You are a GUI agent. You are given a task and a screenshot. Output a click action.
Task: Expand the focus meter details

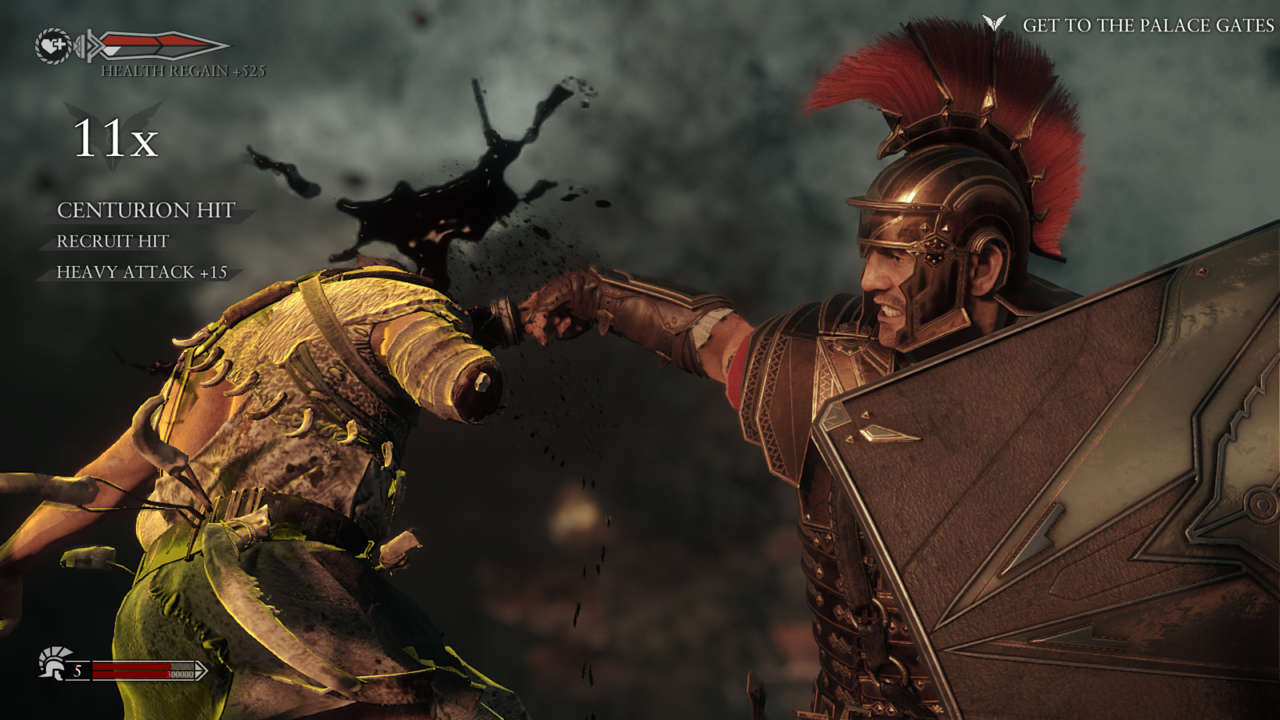pos(130,669)
